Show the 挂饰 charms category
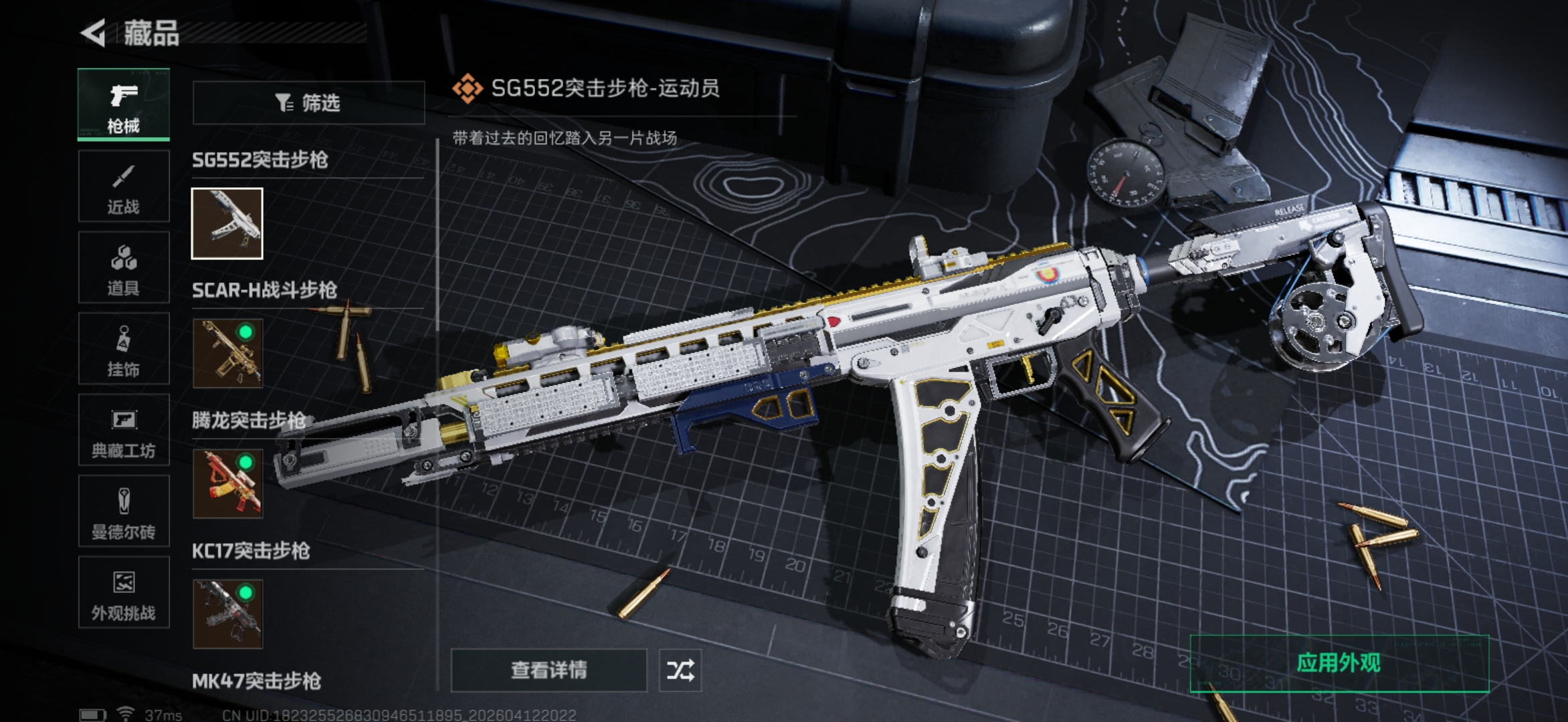 tap(124, 349)
